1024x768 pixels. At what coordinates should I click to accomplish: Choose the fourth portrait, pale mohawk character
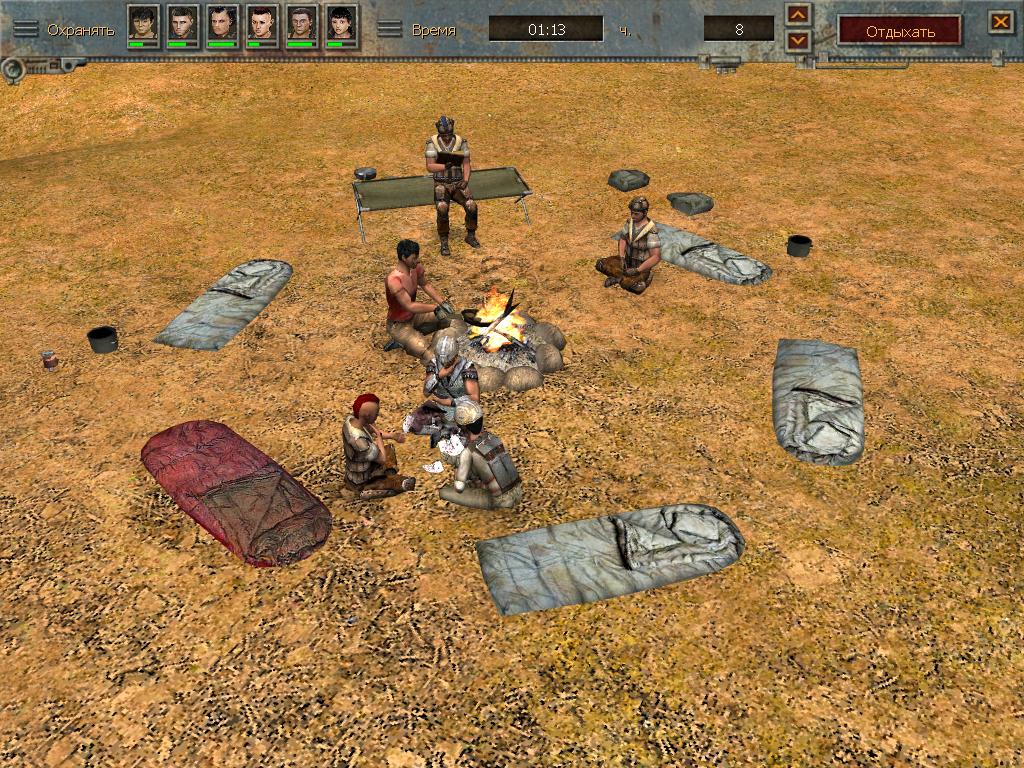[x=262, y=23]
